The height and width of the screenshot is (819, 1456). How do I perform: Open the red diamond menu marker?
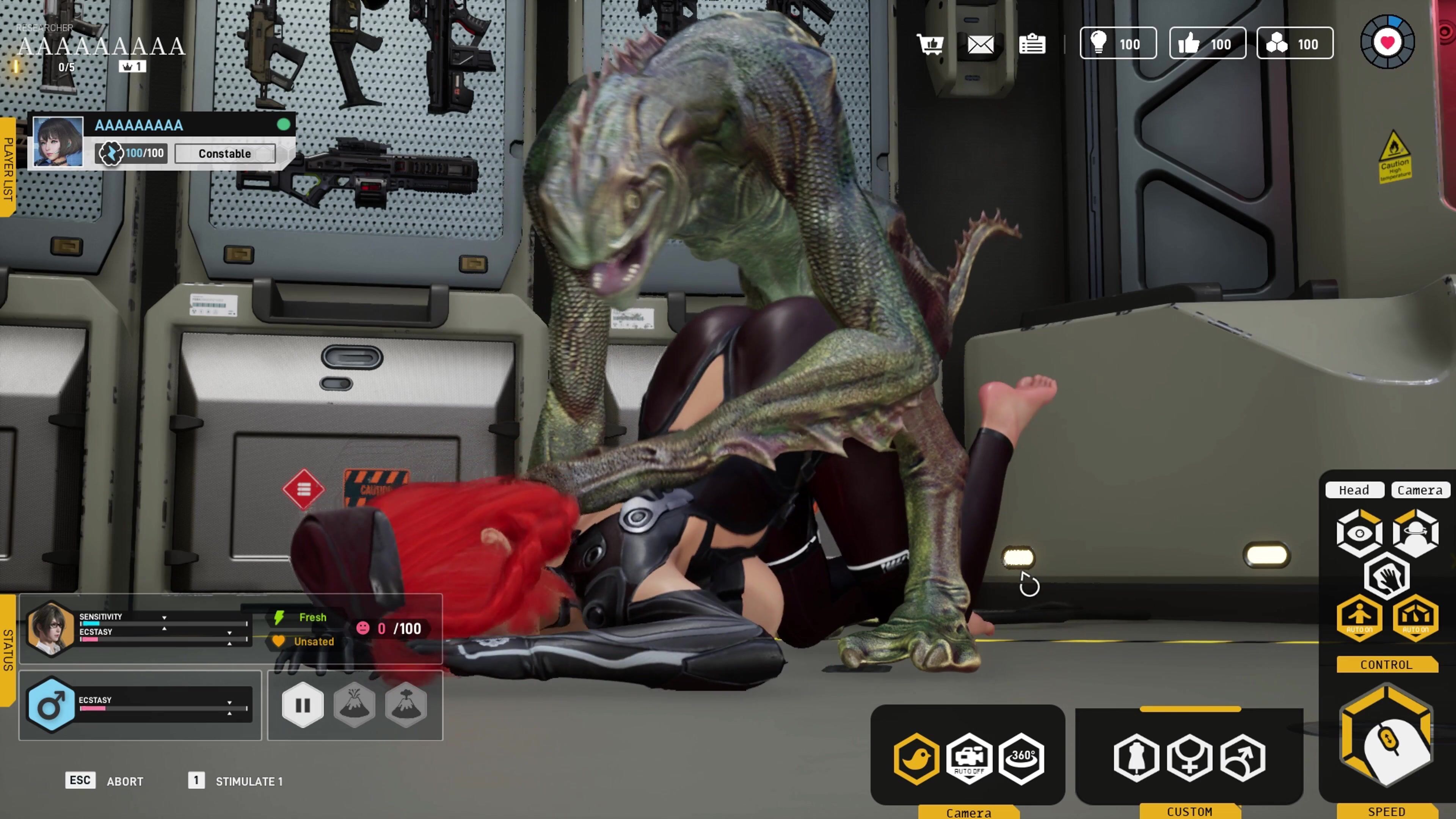pos(303,489)
